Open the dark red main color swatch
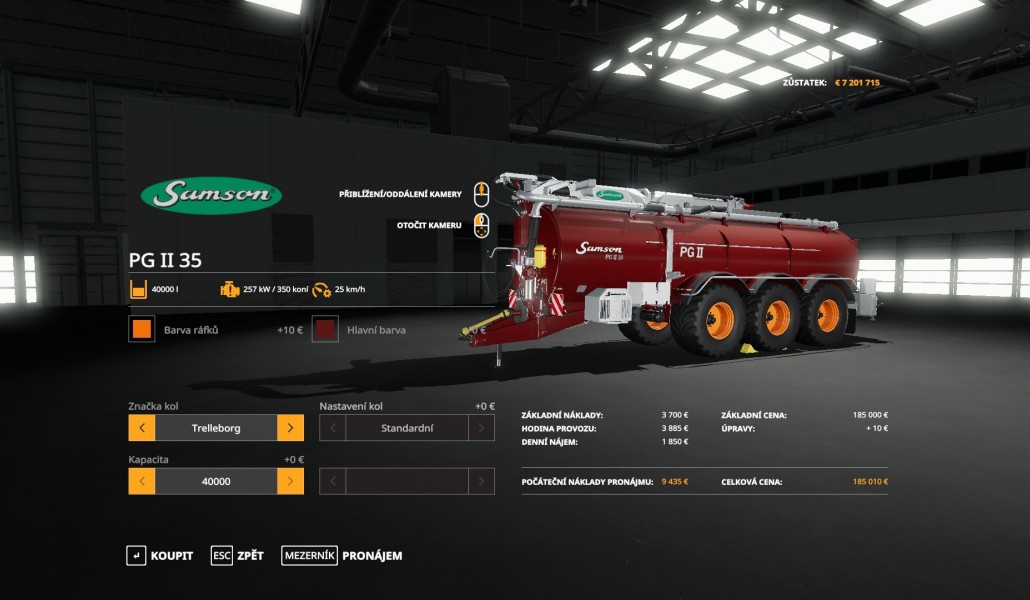Viewport: 1030px width, 600px height. [325, 329]
